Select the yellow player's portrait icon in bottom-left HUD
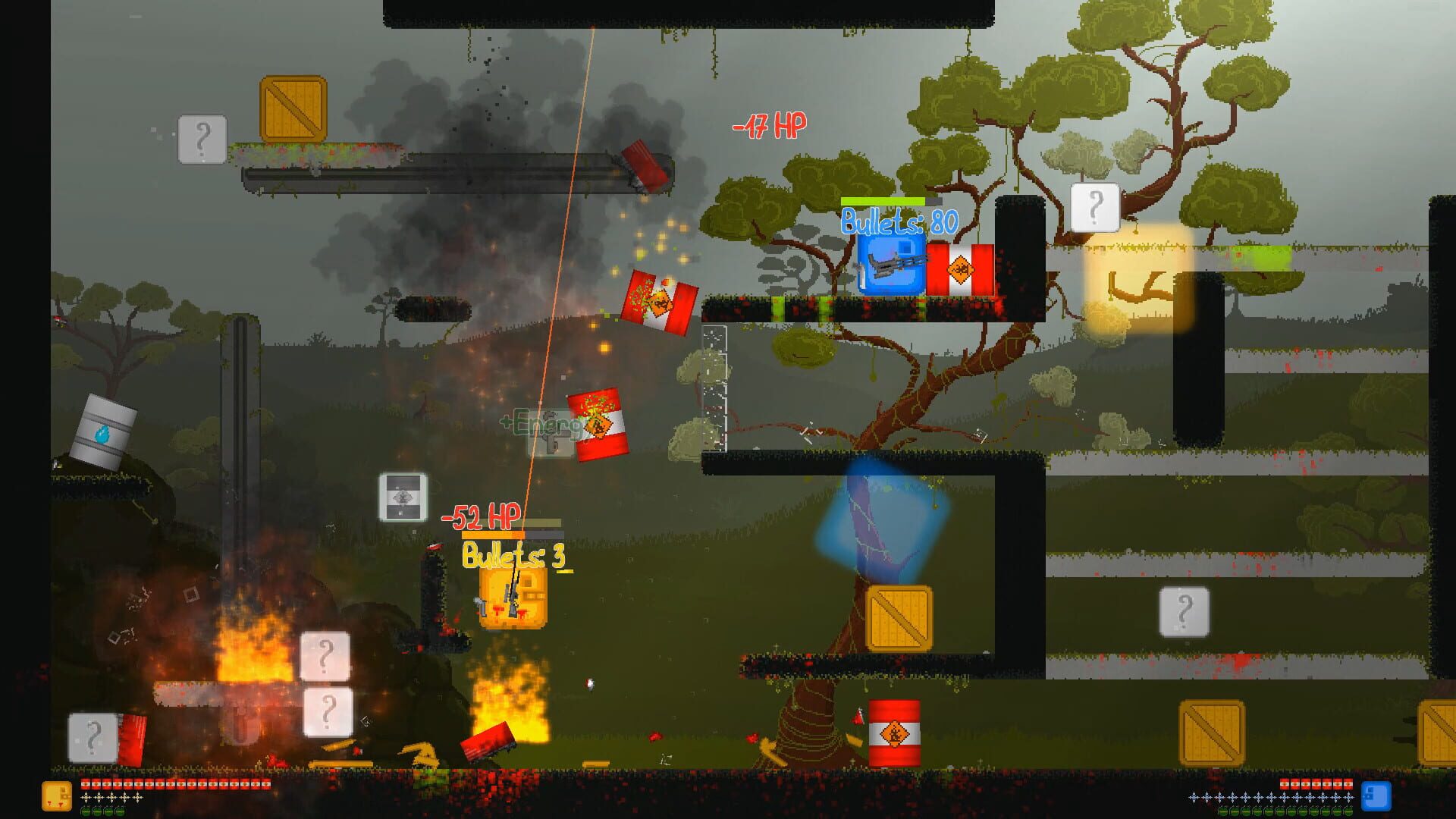 pos(57,795)
